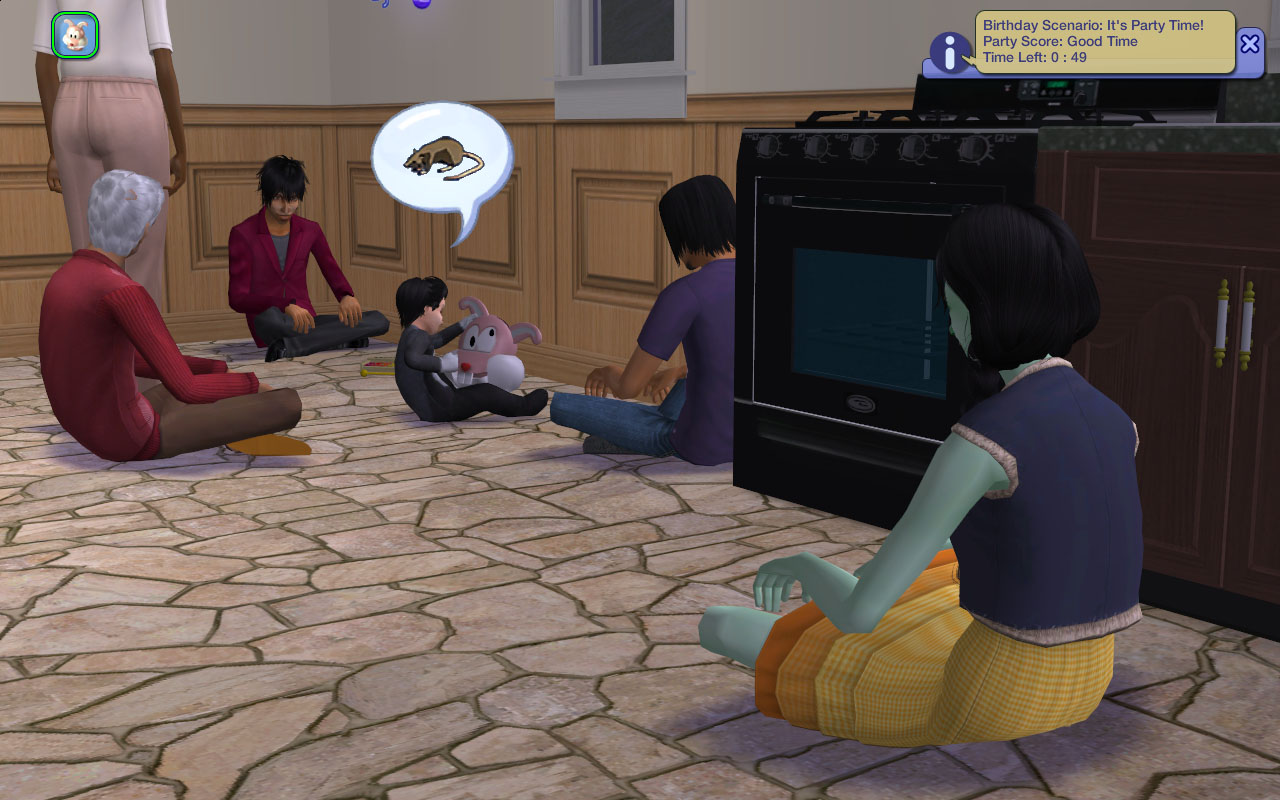Click the blue info icon on party notification

pyautogui.click(x=949, y=52)
